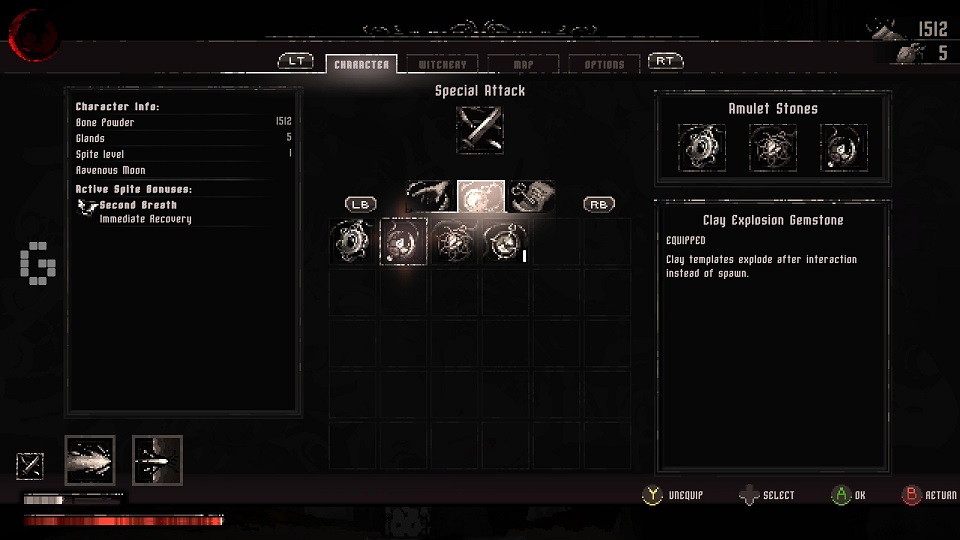Choose the glowing gemstone inventory category

pyautogui.click(x=481, y=196)
